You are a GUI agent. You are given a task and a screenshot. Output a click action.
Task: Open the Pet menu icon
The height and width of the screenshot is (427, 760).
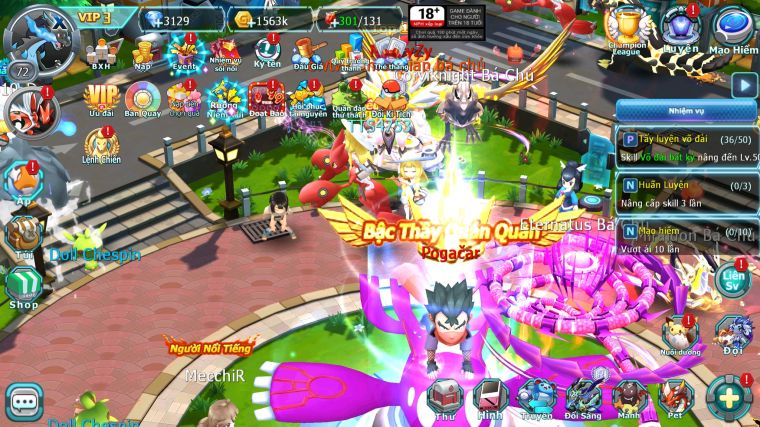(677, 398)
